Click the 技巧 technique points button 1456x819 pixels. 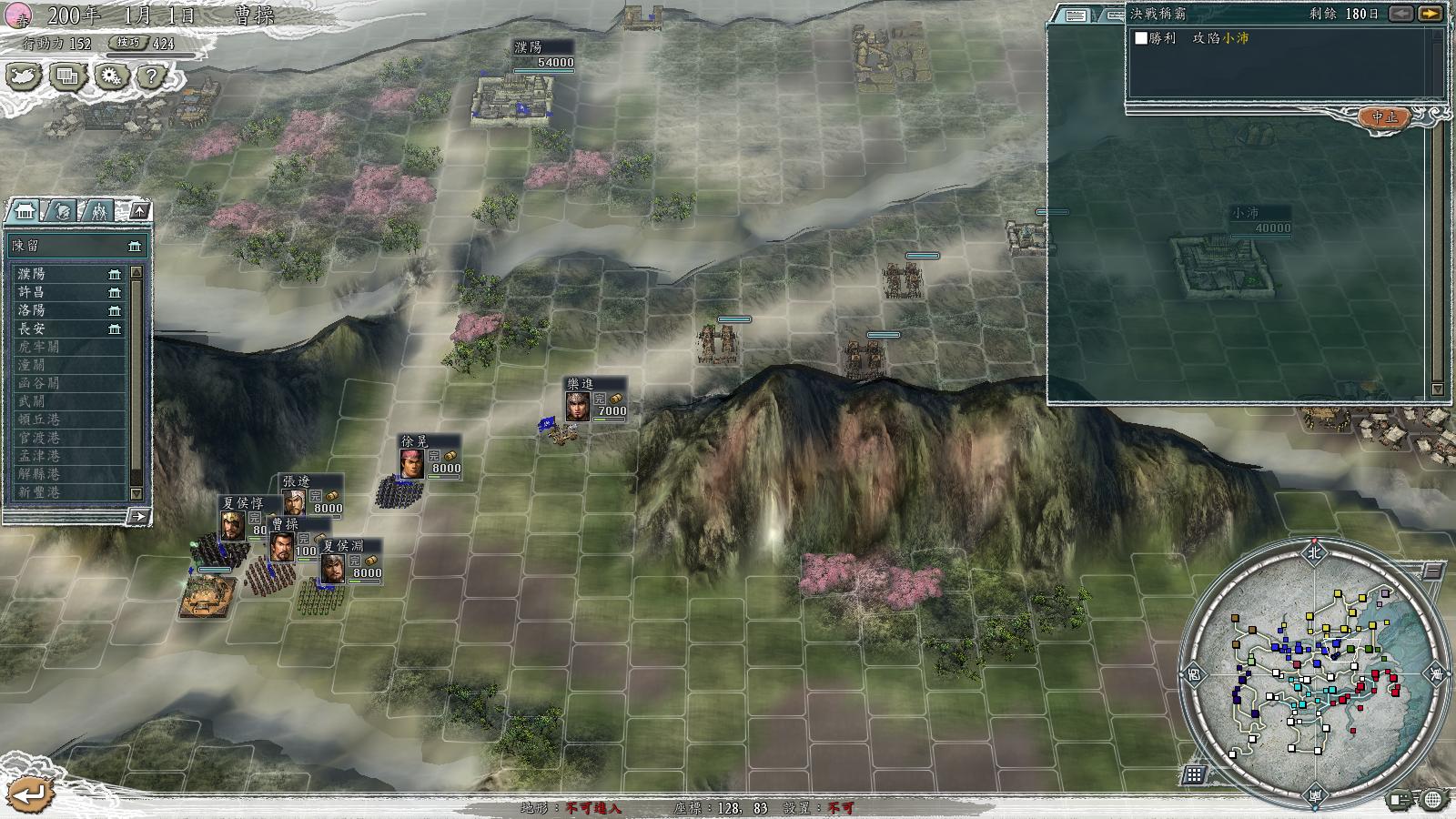click(127, 43)
